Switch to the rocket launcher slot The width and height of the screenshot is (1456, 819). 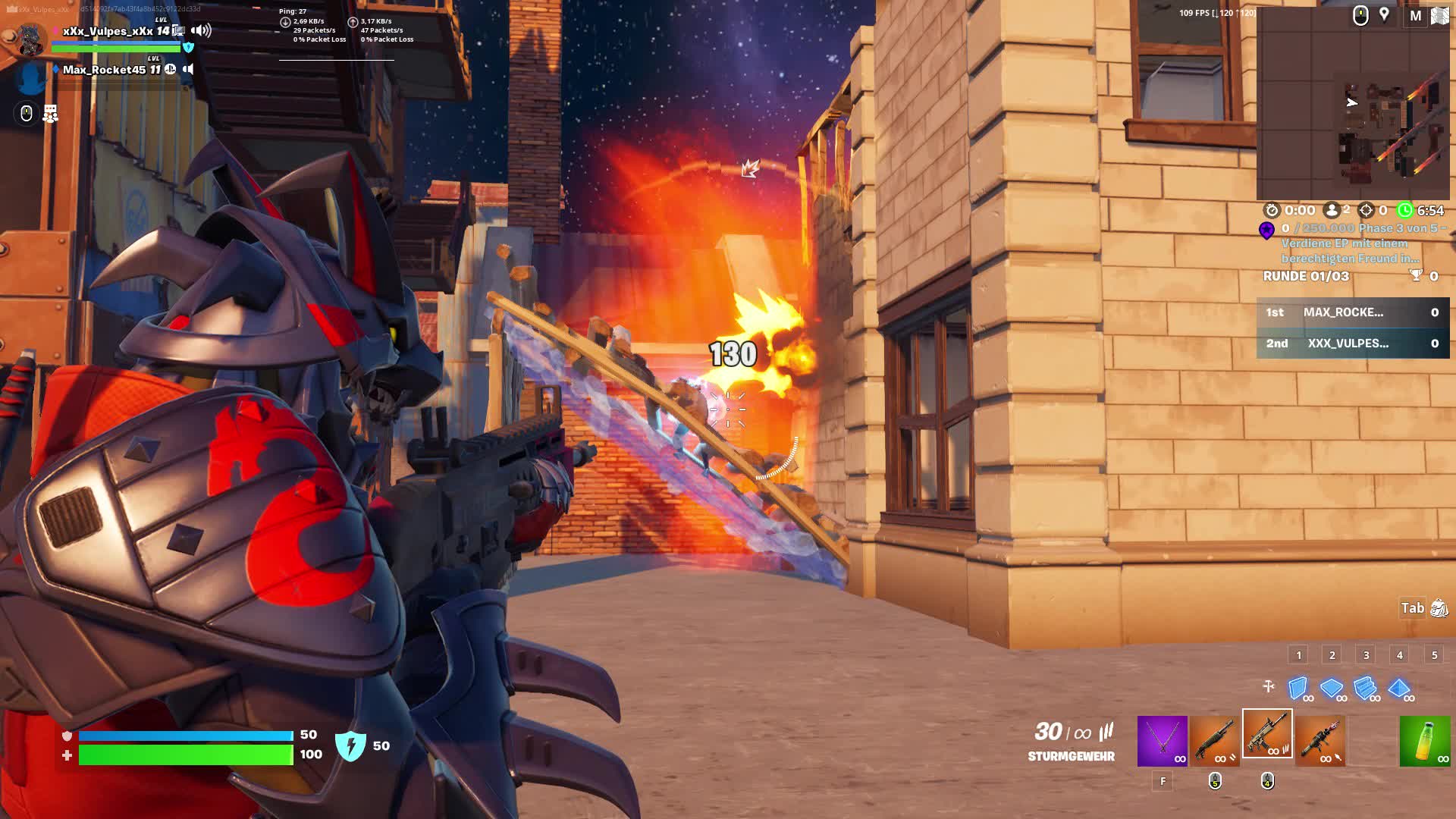click(x=1320, y=740)
